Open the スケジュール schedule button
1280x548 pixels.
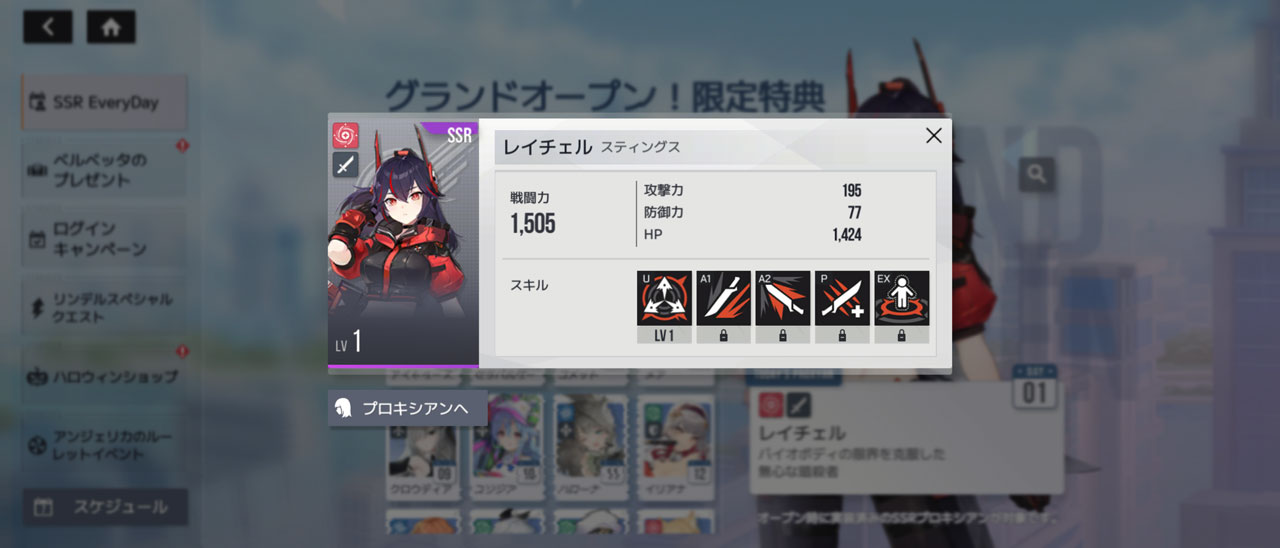105,507
